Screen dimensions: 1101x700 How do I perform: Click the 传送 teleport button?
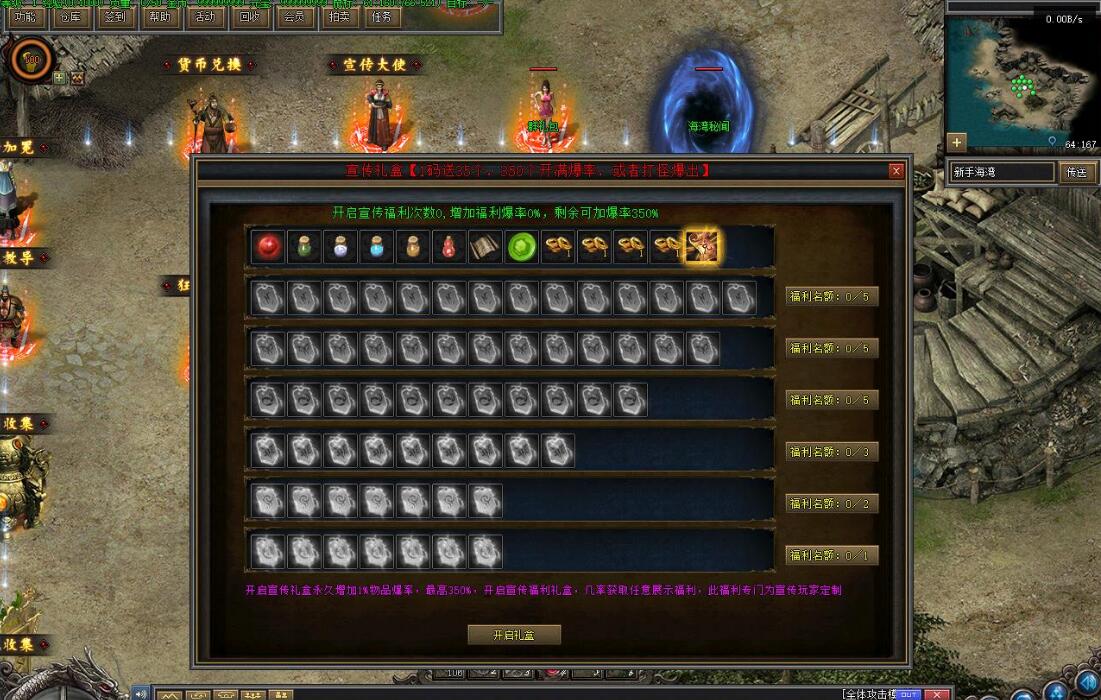click(x=1076, y=172)
